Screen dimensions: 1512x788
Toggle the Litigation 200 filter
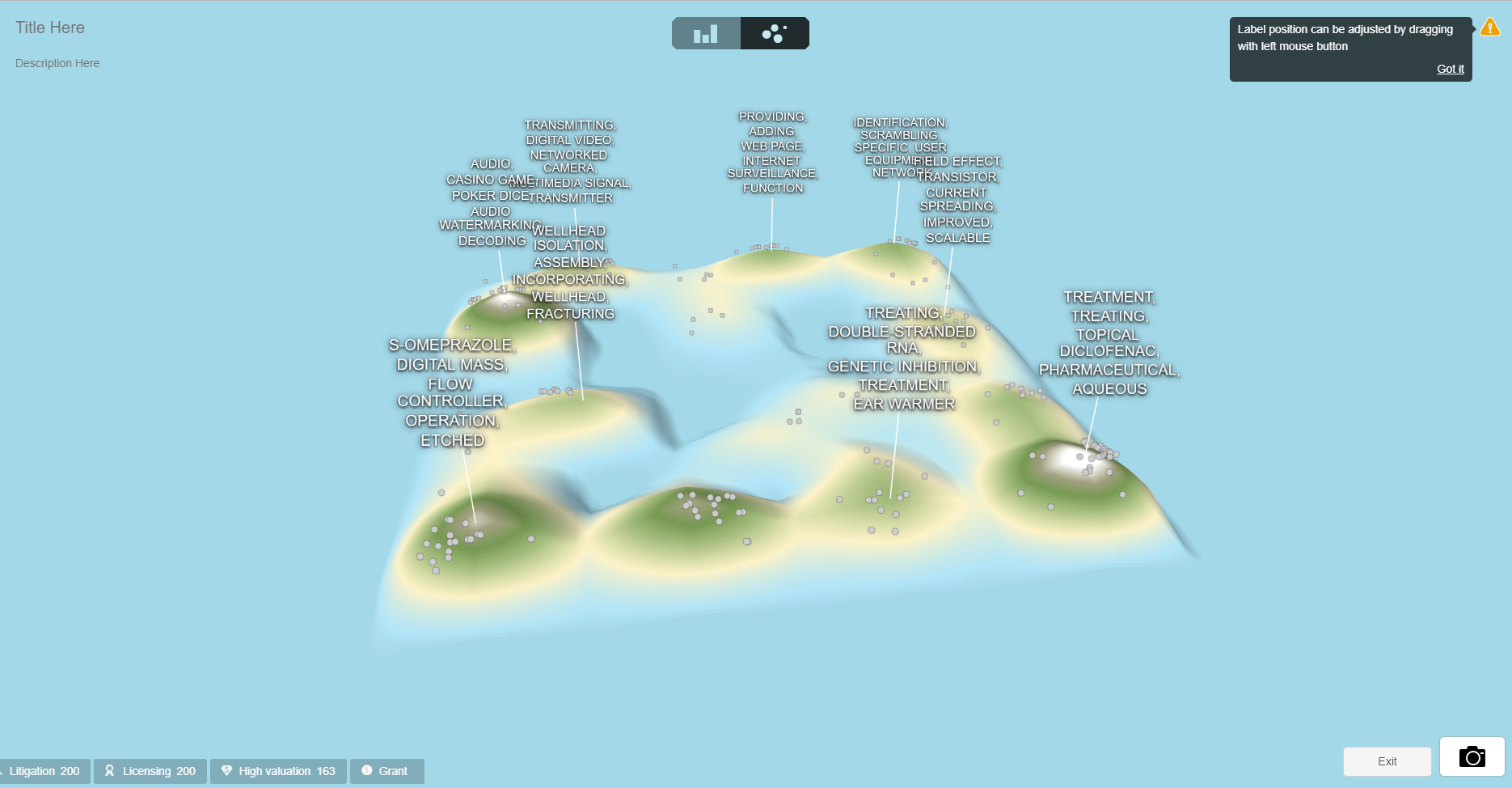point(44,771)
